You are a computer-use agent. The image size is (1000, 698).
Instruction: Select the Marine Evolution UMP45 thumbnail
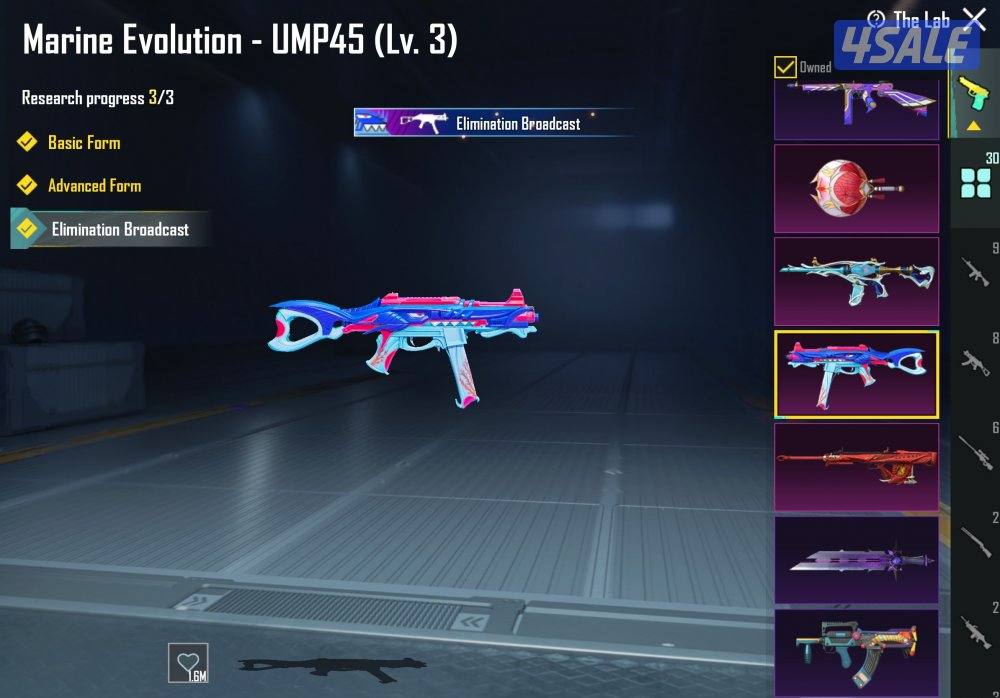(857, 374)
